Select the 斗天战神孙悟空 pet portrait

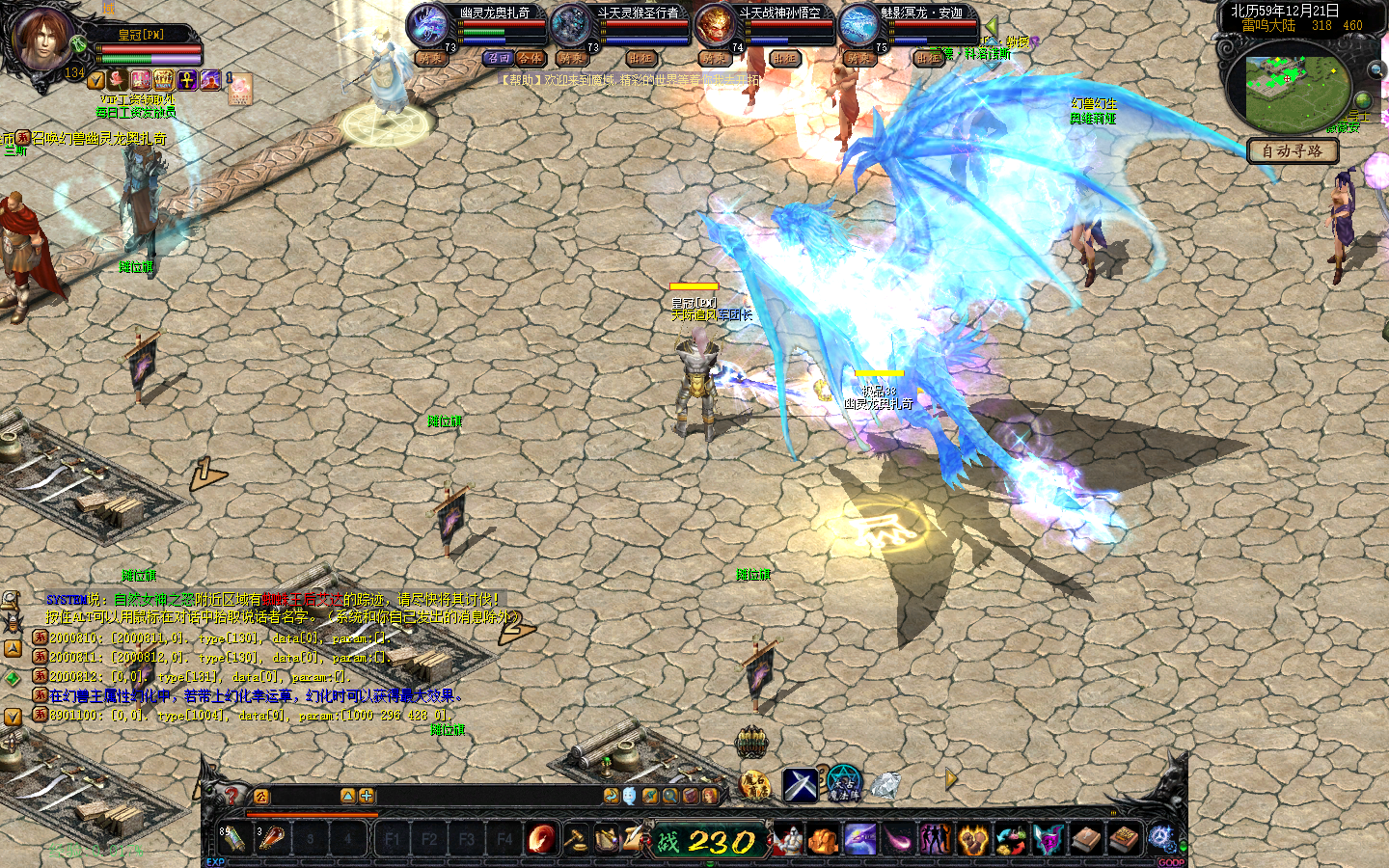[x=715, y=25]
